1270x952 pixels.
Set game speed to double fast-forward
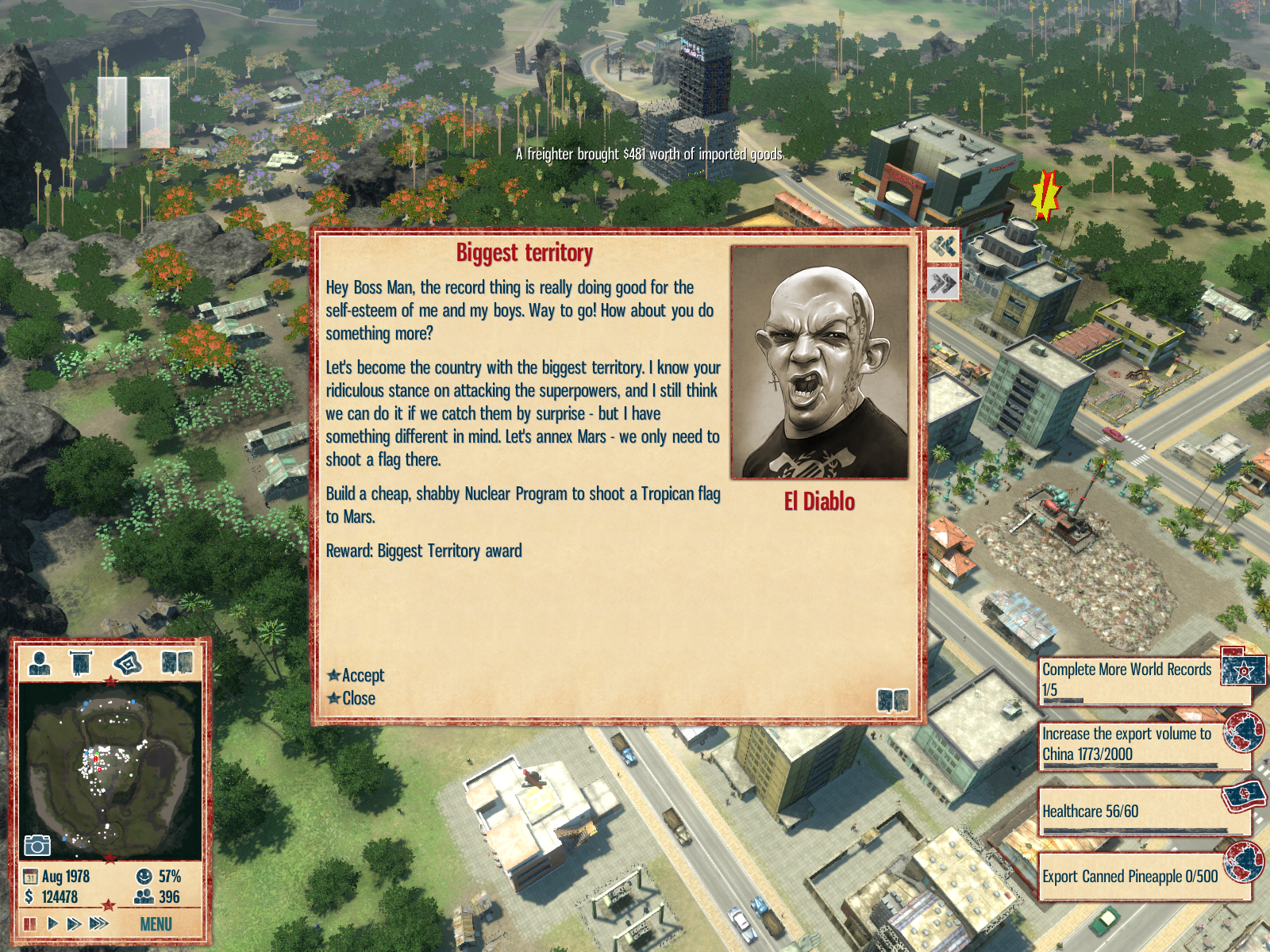click(74, 923)
